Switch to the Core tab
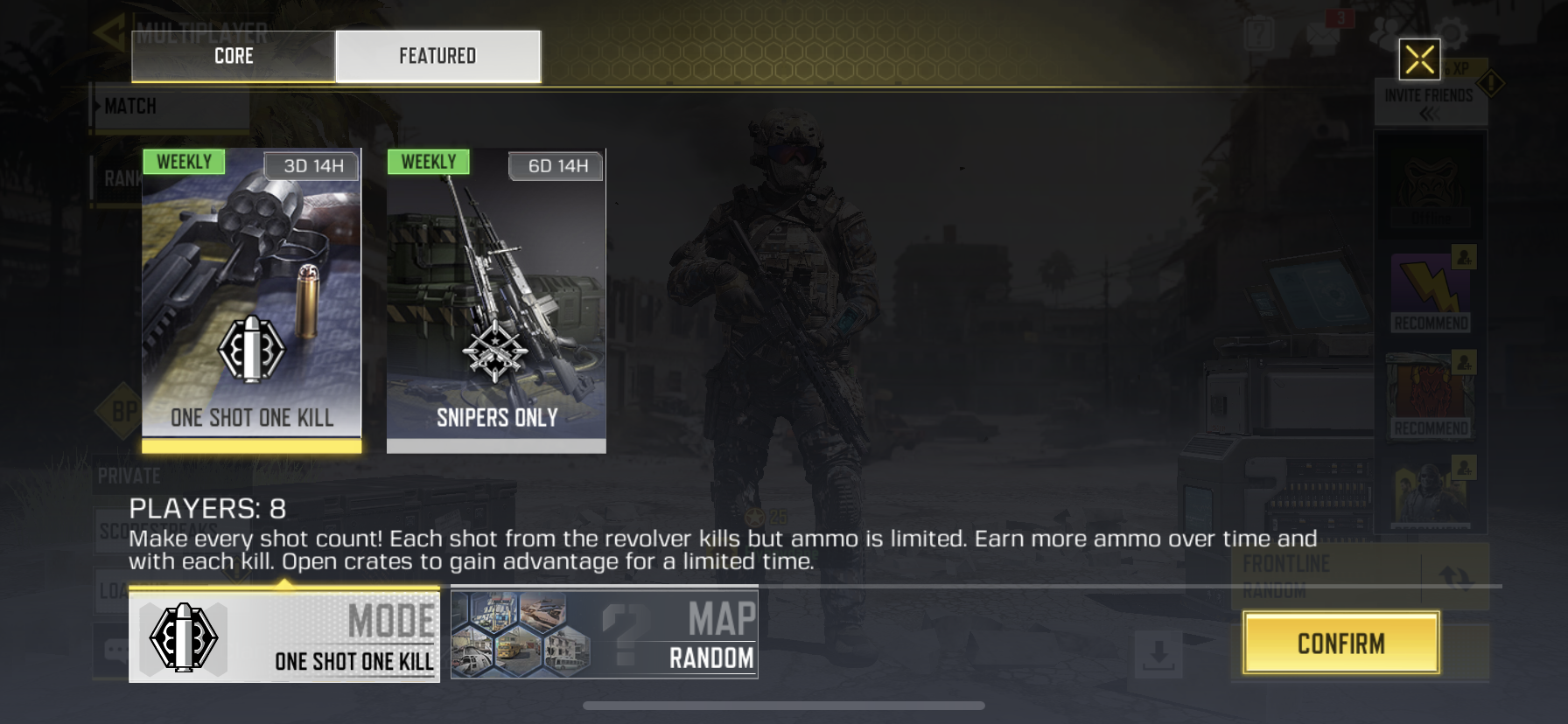Screen dimensions: 1568x724 [233, 56]
